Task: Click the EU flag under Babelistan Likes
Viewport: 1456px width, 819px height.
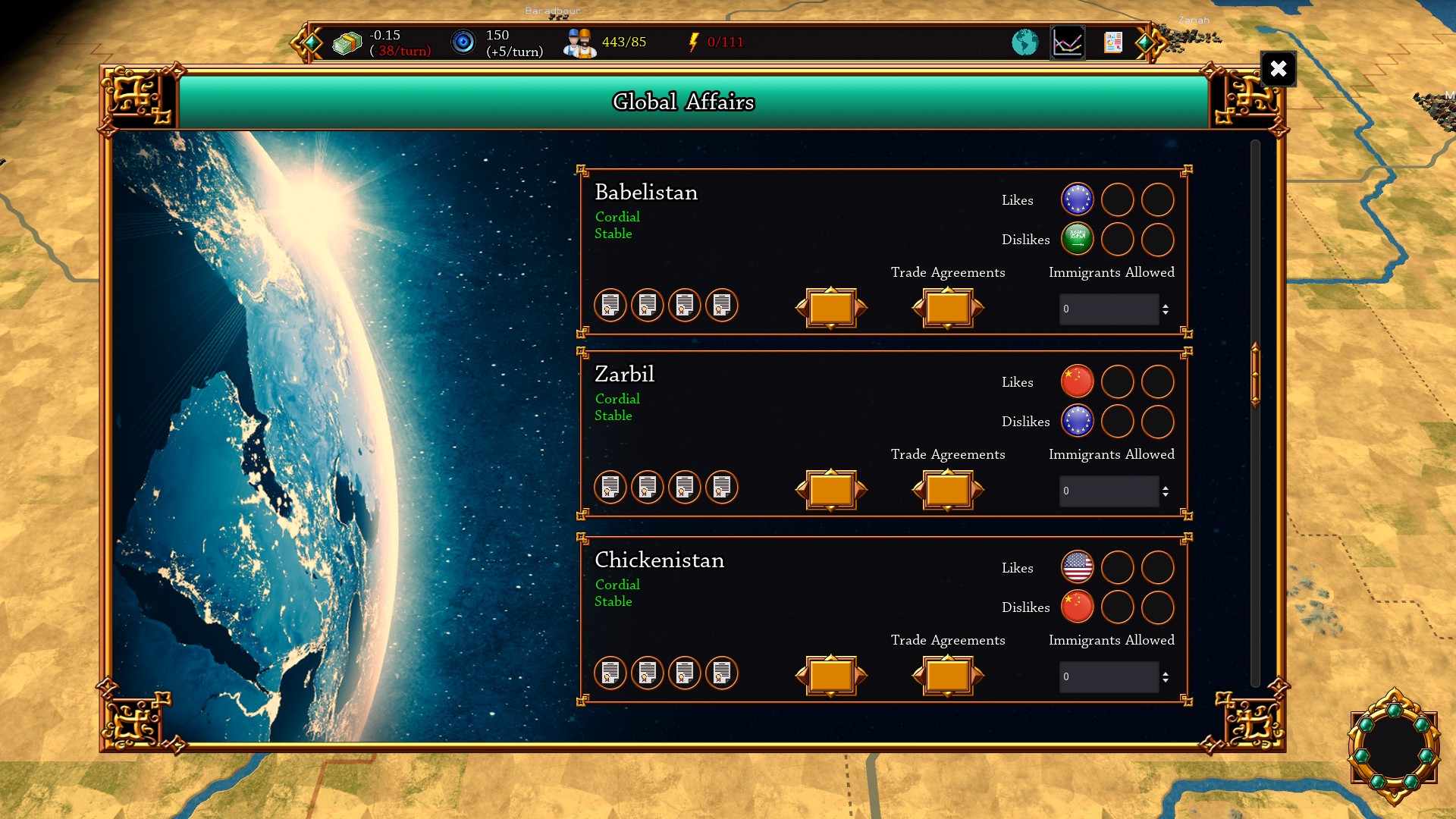Action: click(1077, 199)
